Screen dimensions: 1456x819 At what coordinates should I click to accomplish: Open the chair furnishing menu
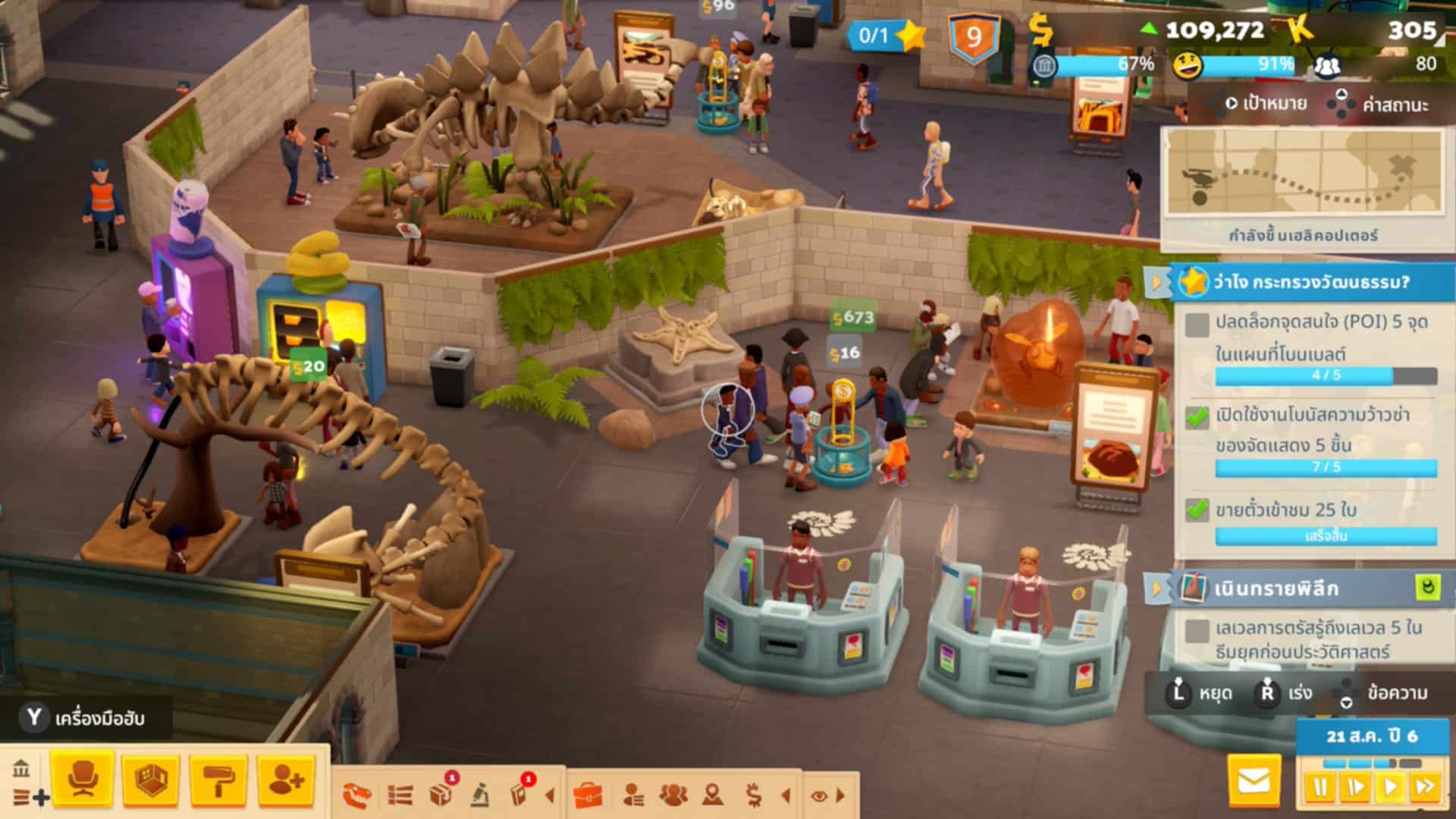(x=82, y=779)
